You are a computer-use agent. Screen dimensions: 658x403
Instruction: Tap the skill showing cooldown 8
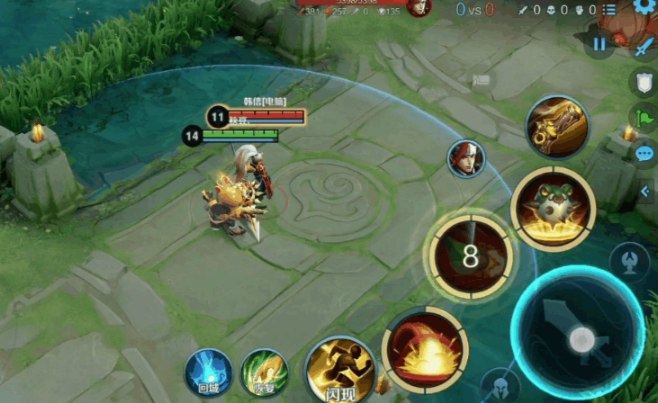(470, 257)
